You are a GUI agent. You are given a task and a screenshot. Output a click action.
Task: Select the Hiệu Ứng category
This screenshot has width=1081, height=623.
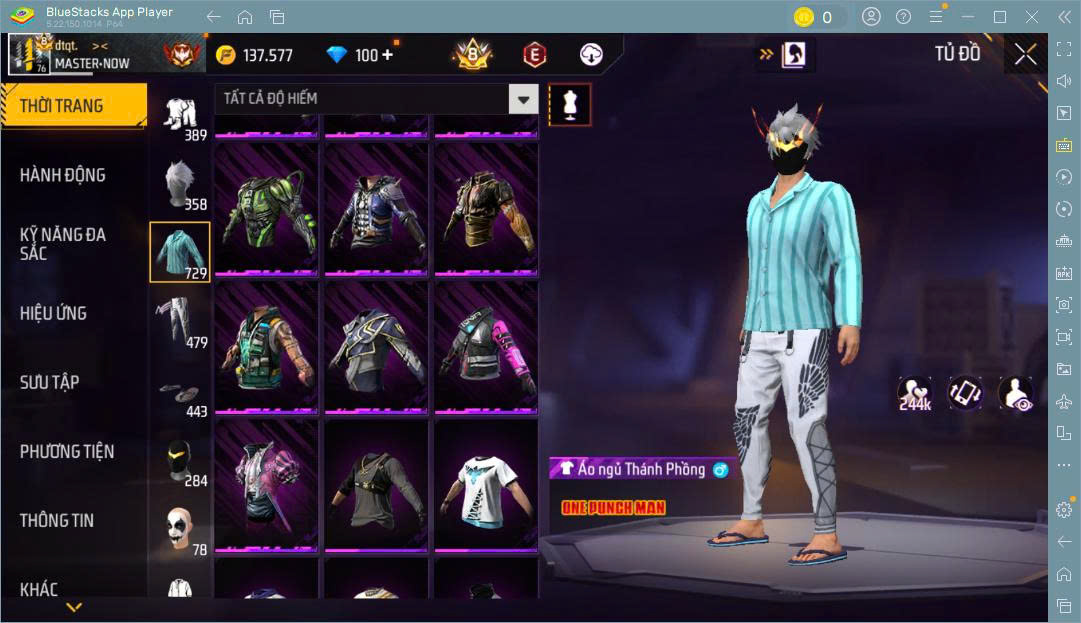[53, 313]
